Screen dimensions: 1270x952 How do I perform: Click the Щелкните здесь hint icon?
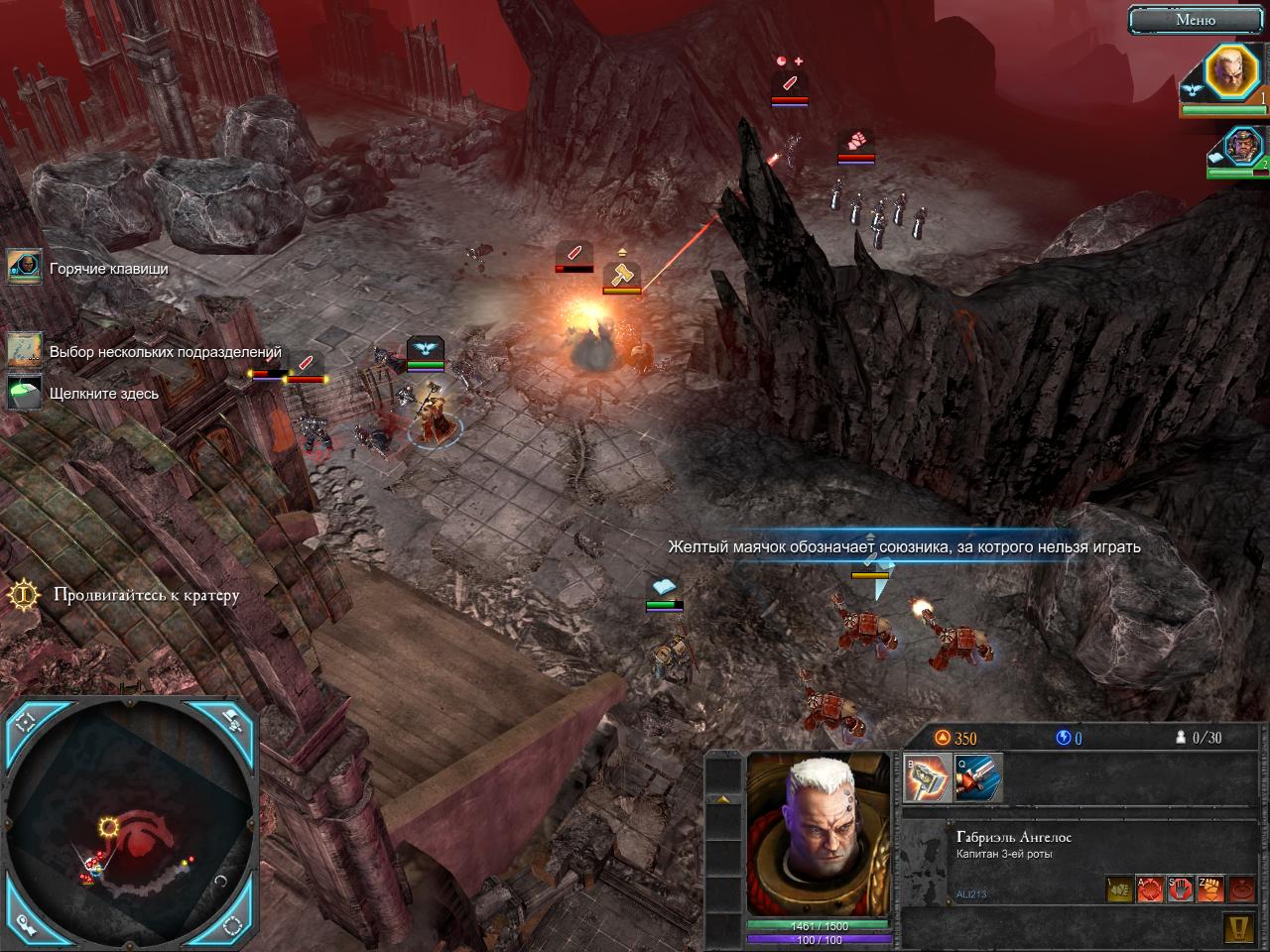pyautogui.click(x=26, y=393)
